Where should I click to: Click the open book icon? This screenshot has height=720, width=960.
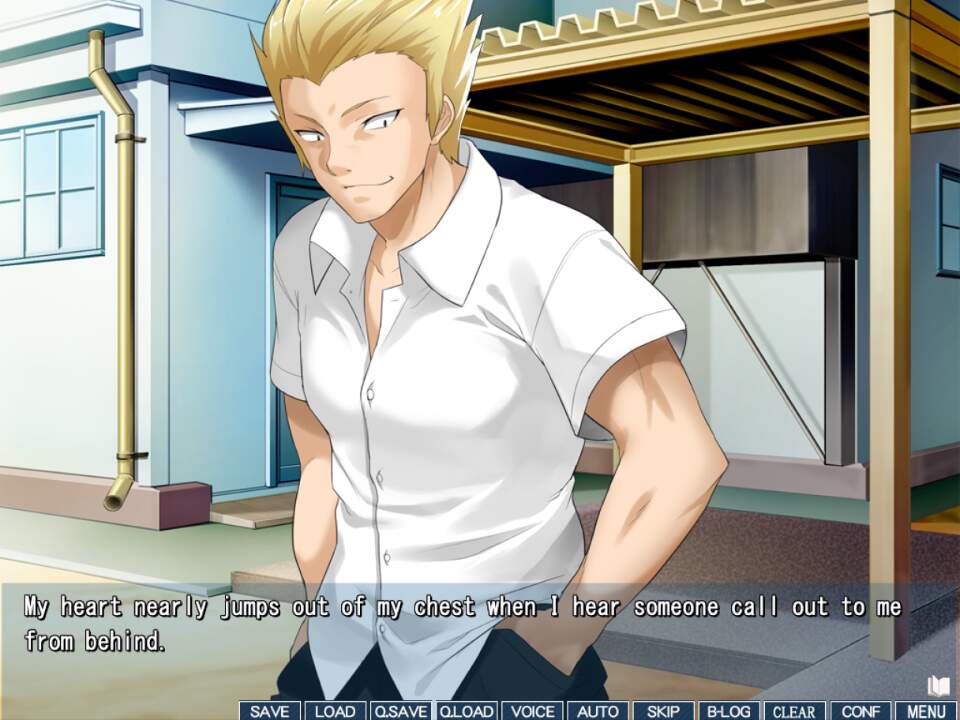click(x=938, y=685)
